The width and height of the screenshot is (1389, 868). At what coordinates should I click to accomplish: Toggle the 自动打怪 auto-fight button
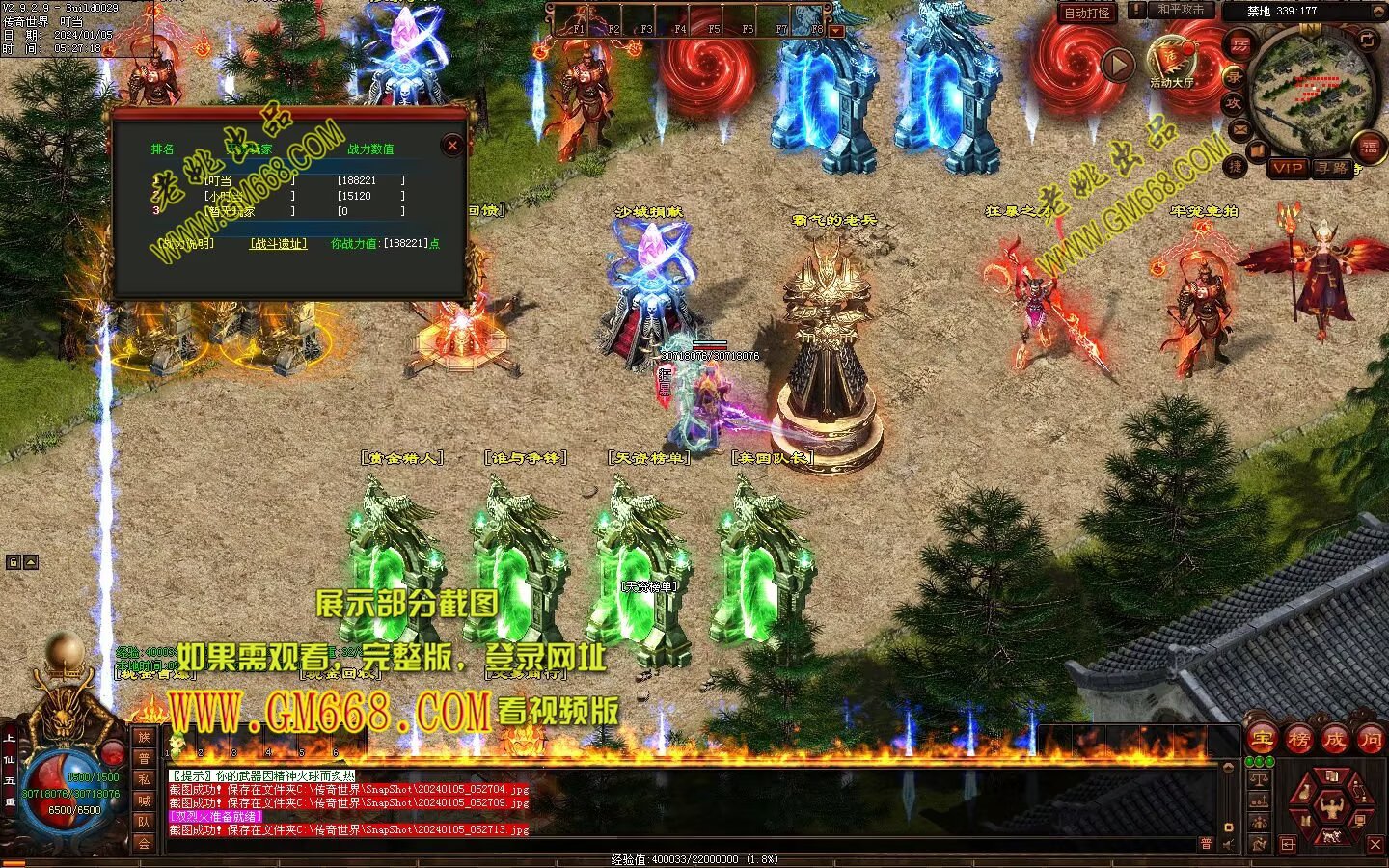[1087, 13]
